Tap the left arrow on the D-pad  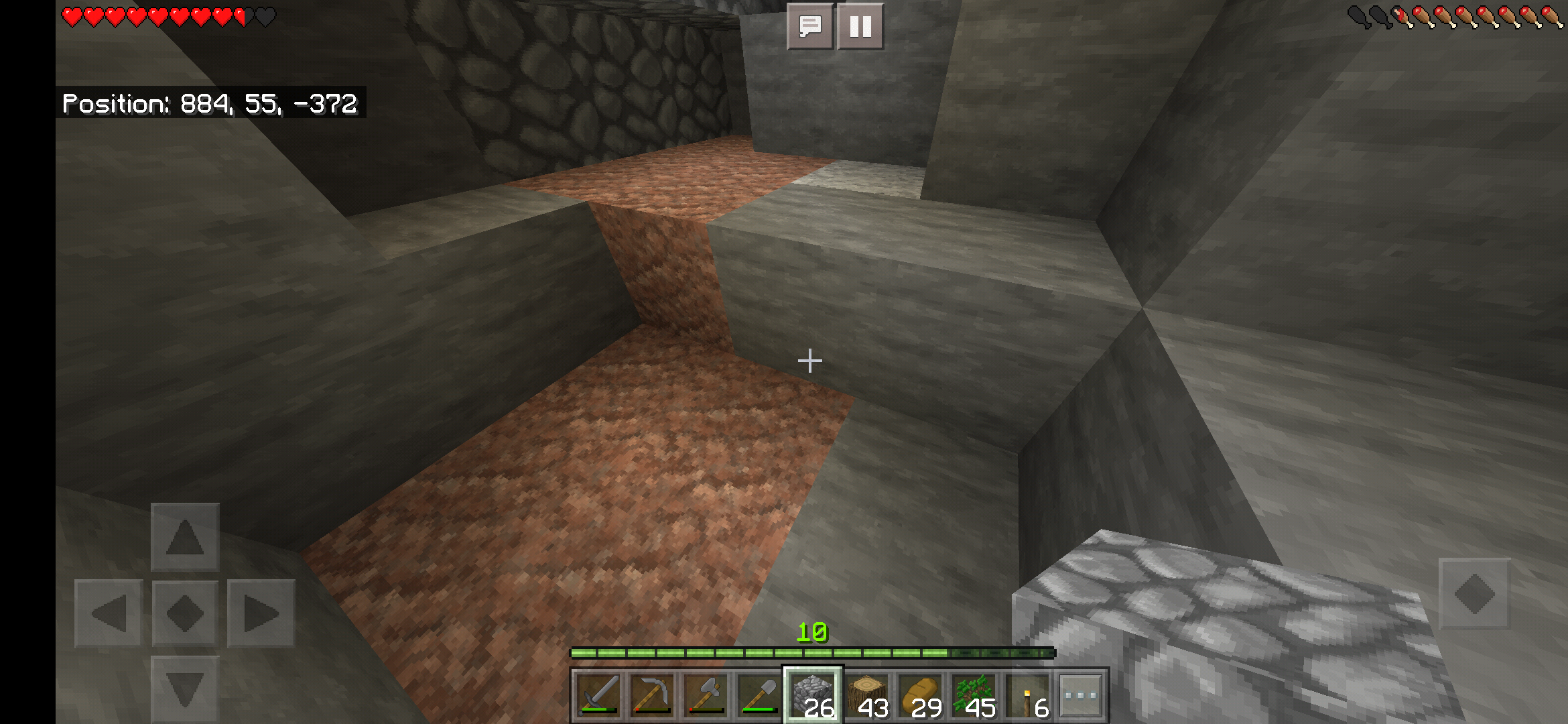coord(109,613)
